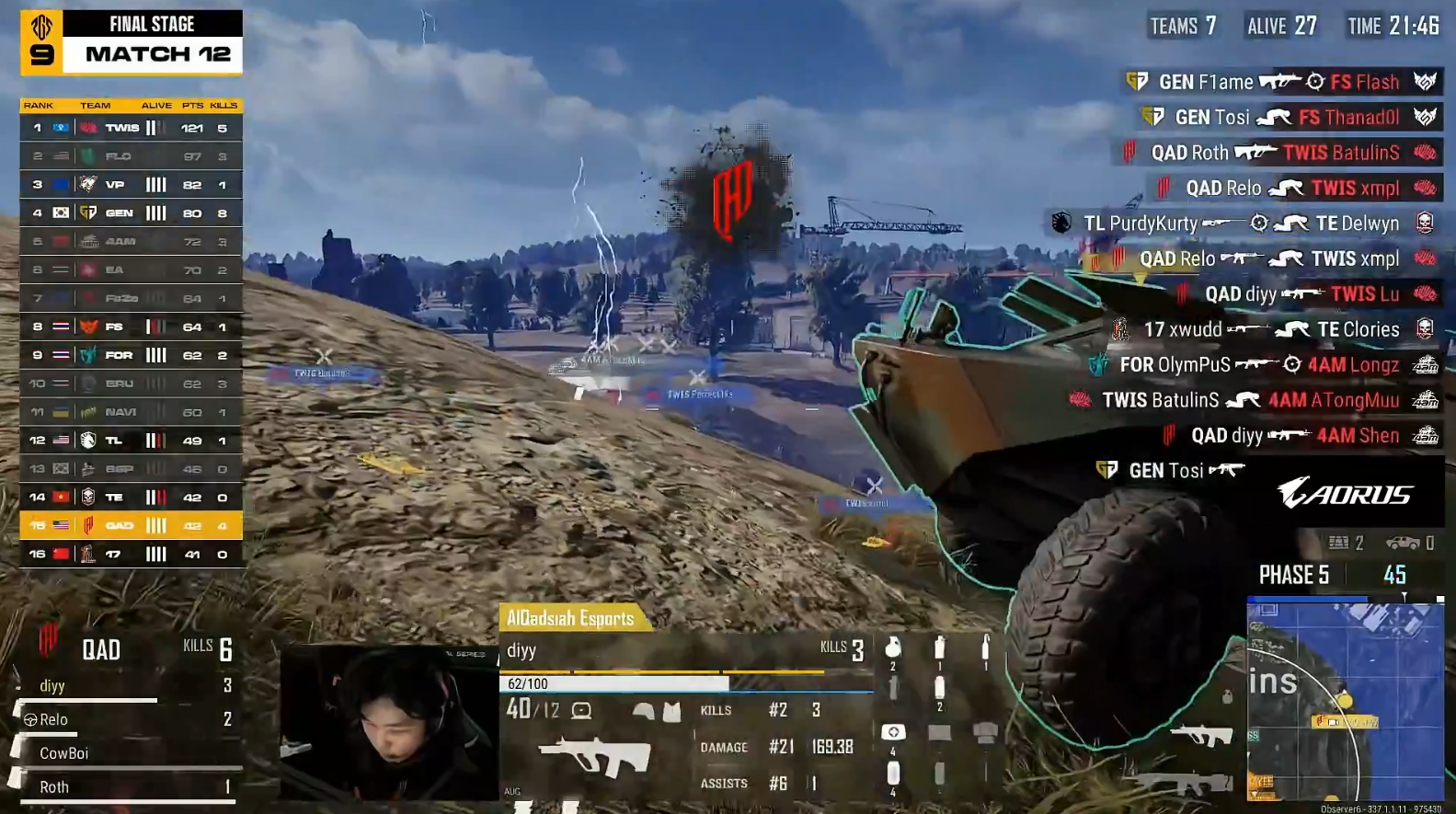Pick CowBoi from the QAD roster

(x=63, y=753)
